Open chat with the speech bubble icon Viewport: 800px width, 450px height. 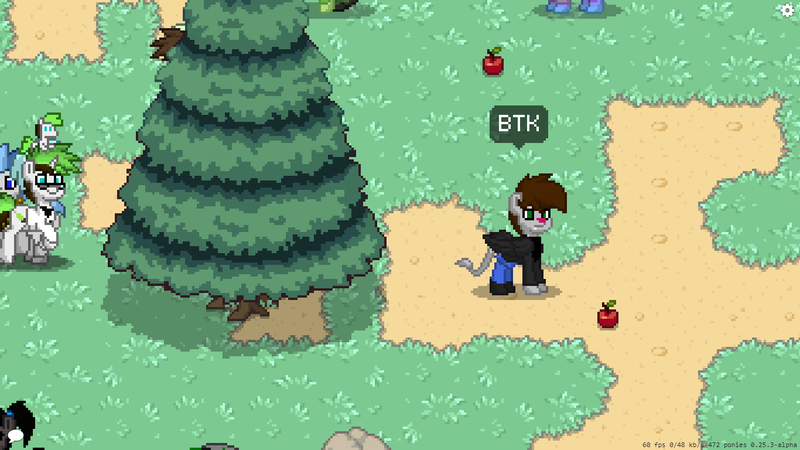[14, 436]
